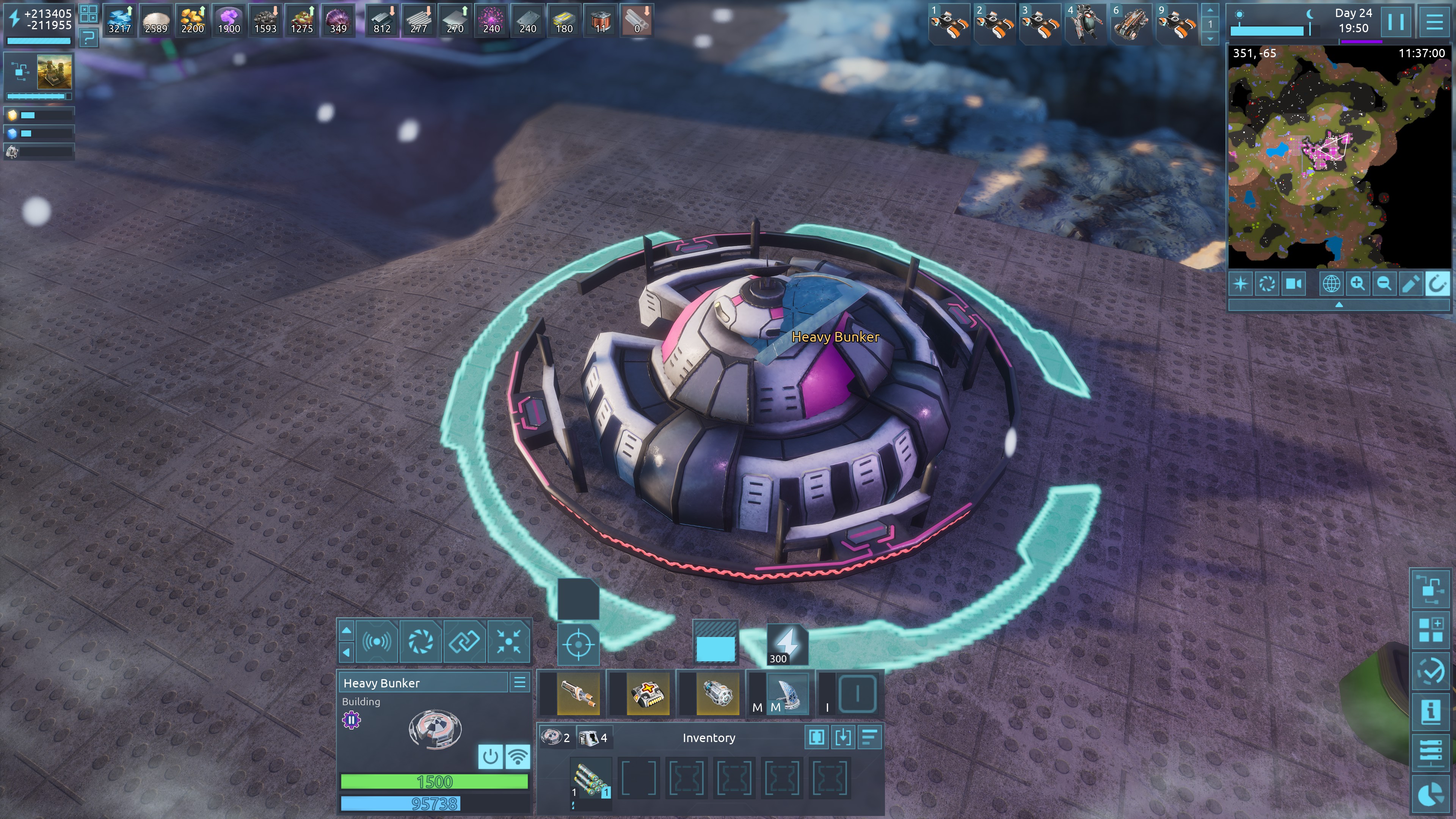Sort the inventory with the sort button
This screenshot has height=819, width=1456.
tap(869, 737)
